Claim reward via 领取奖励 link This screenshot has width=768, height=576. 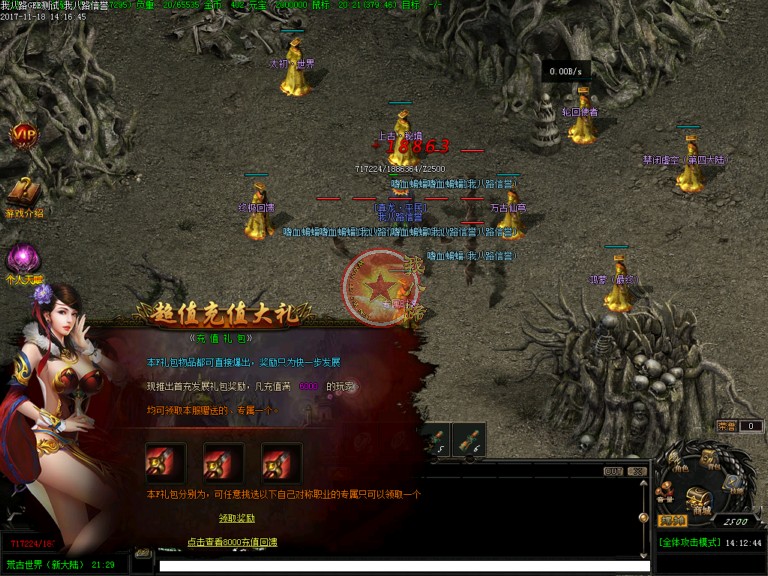pos(237,518)
